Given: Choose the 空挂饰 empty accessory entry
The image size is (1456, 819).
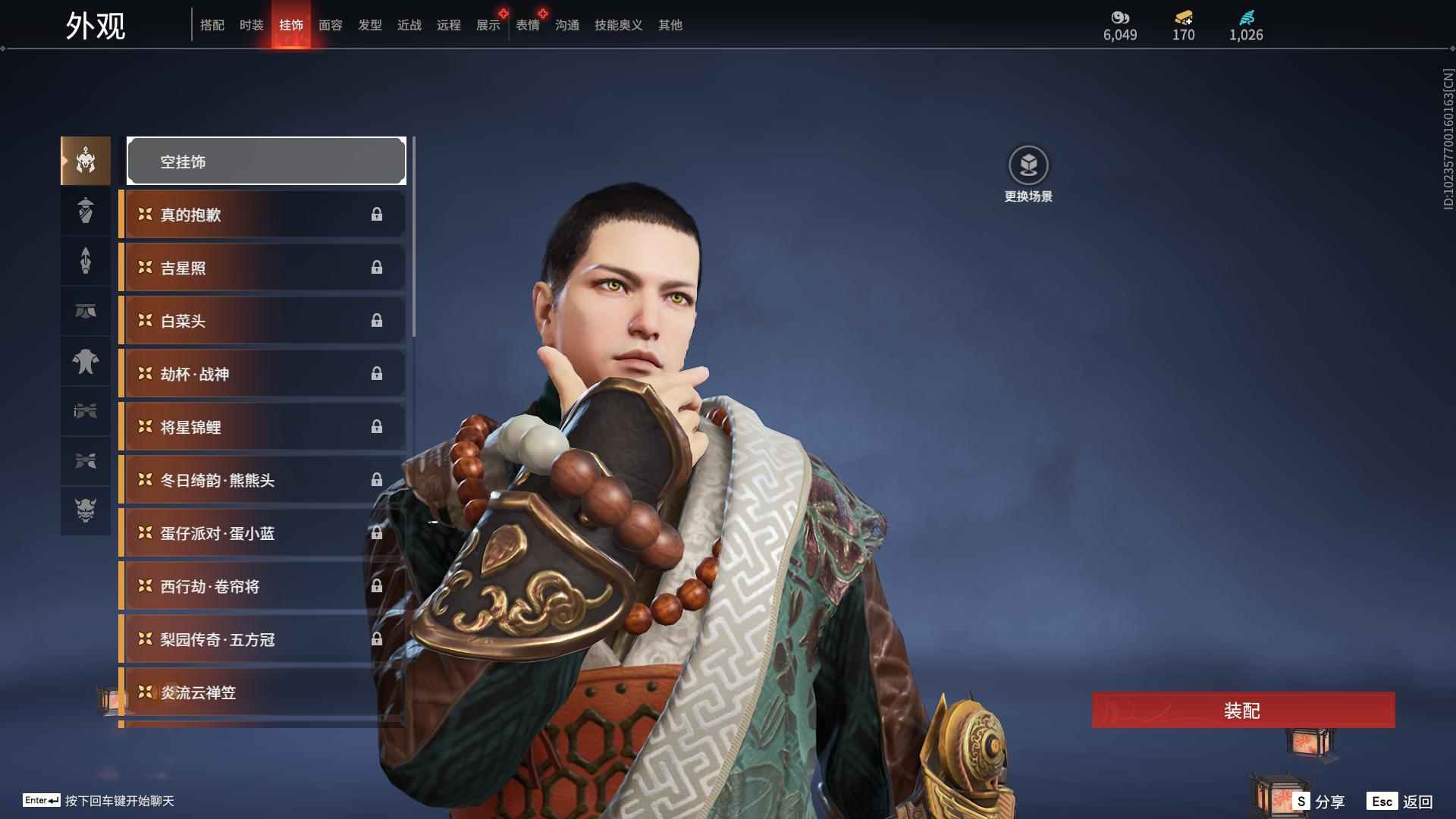Looking at the screenshot, I should pyautogui.click(x=266, y=161).
